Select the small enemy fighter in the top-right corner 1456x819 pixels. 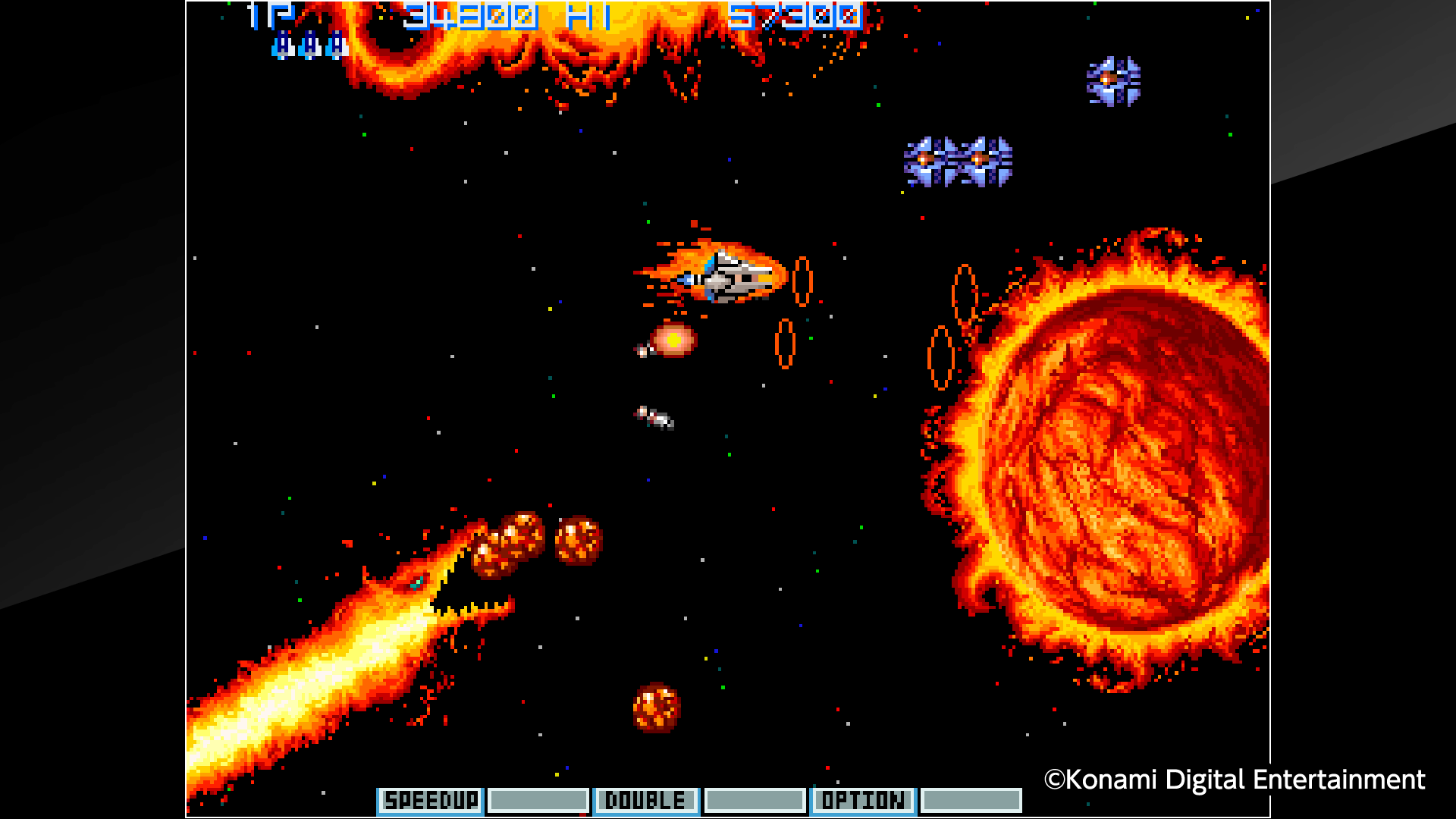coord(1112,80)
